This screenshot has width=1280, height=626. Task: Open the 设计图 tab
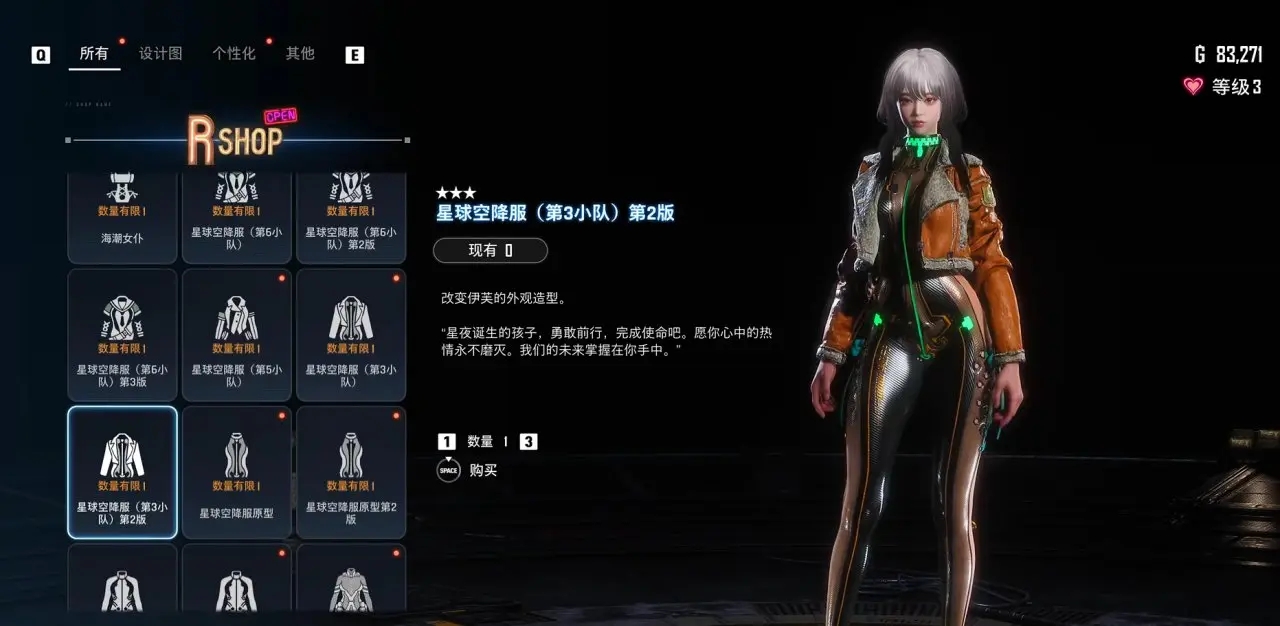(160, 54)
